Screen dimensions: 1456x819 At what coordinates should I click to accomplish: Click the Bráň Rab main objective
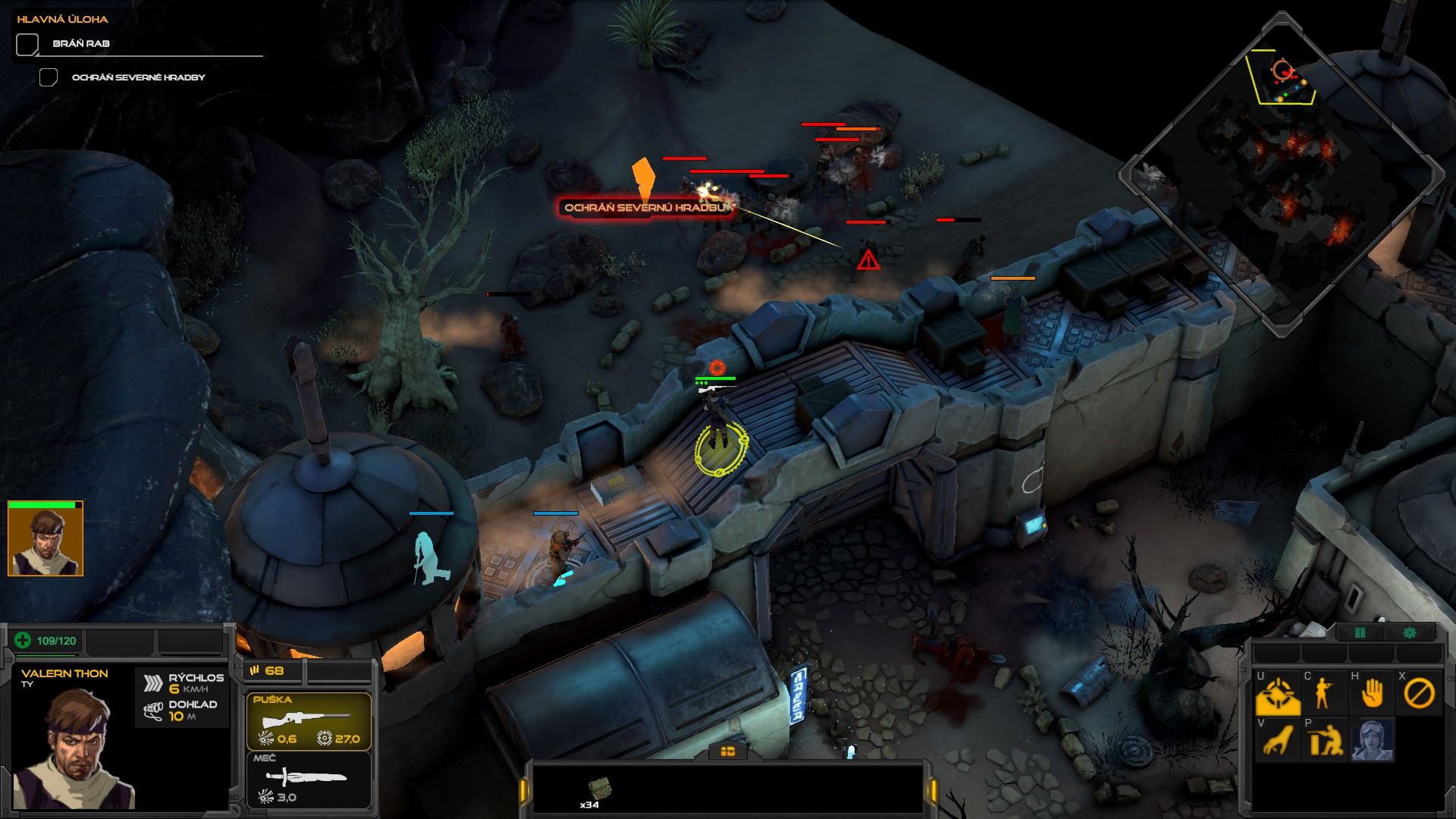tap(81, 44)
